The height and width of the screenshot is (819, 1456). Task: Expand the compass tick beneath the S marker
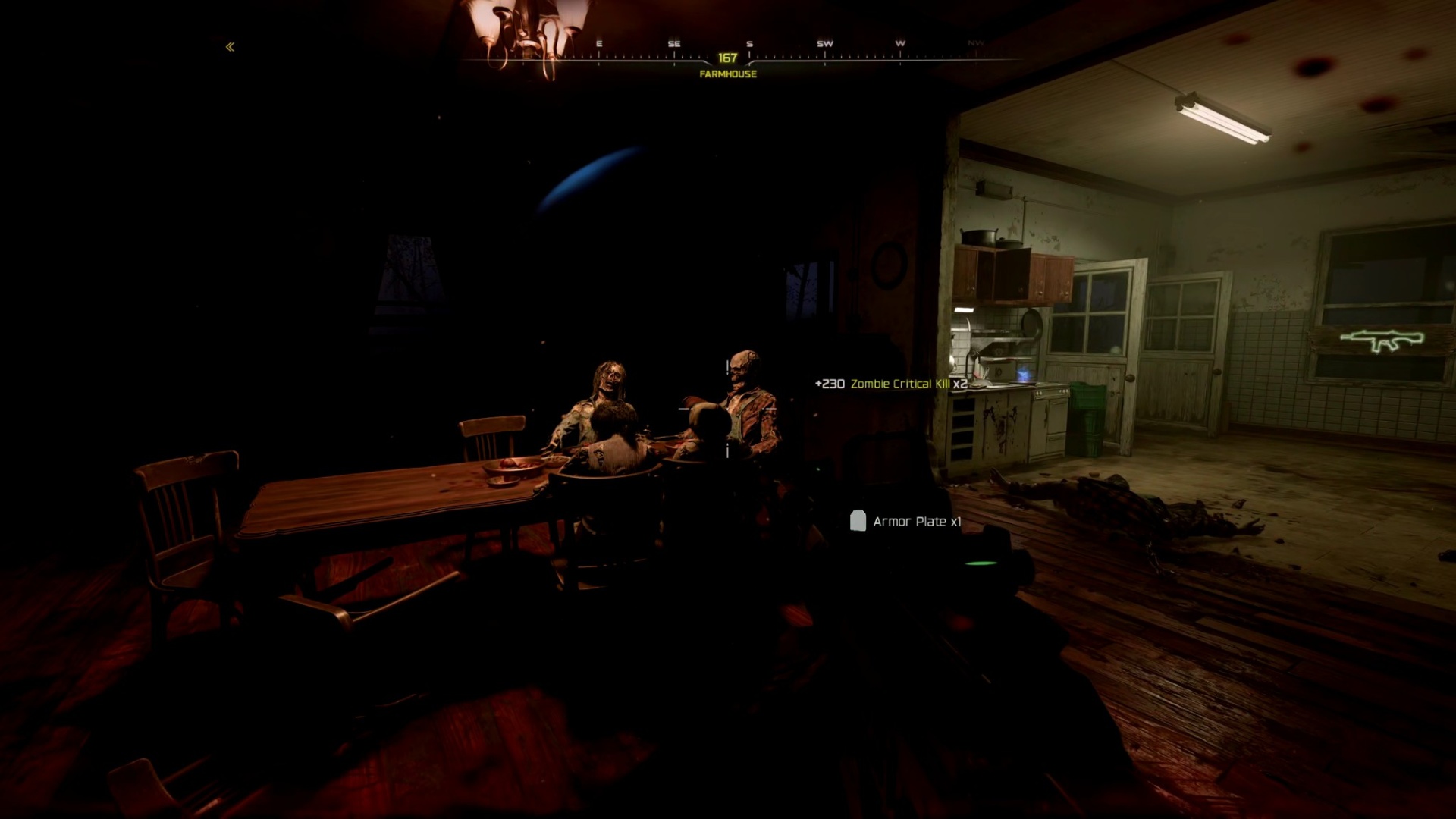click(x=749, y=55)
